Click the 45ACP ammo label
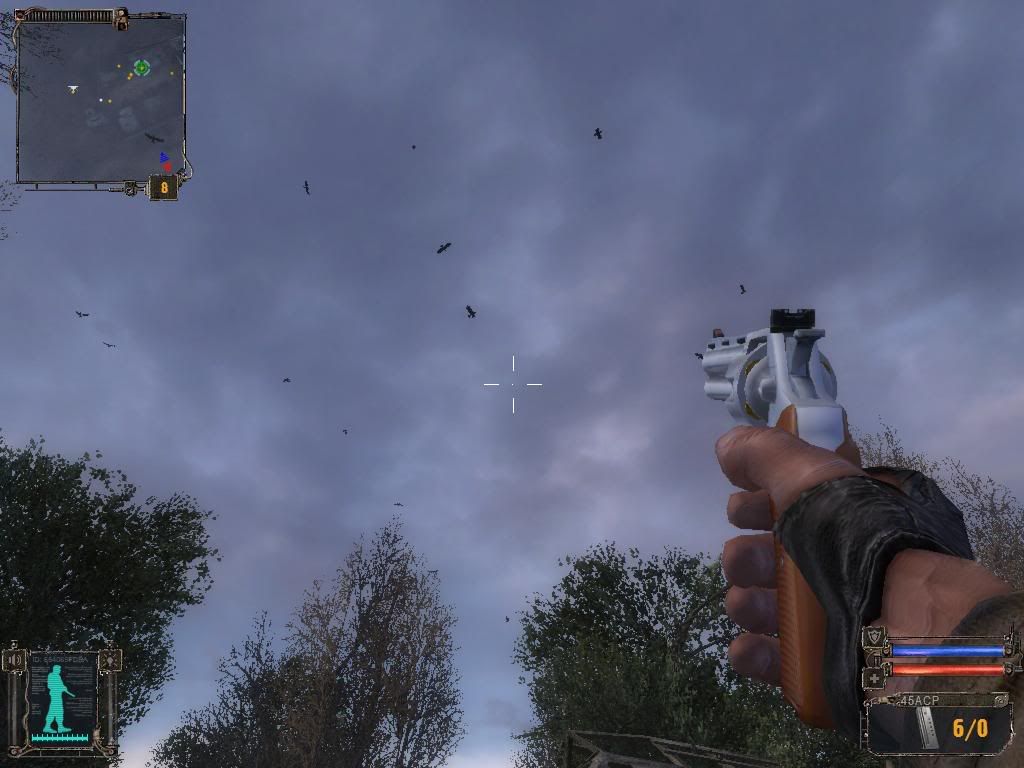1024x768 pixels. [917, 700]
